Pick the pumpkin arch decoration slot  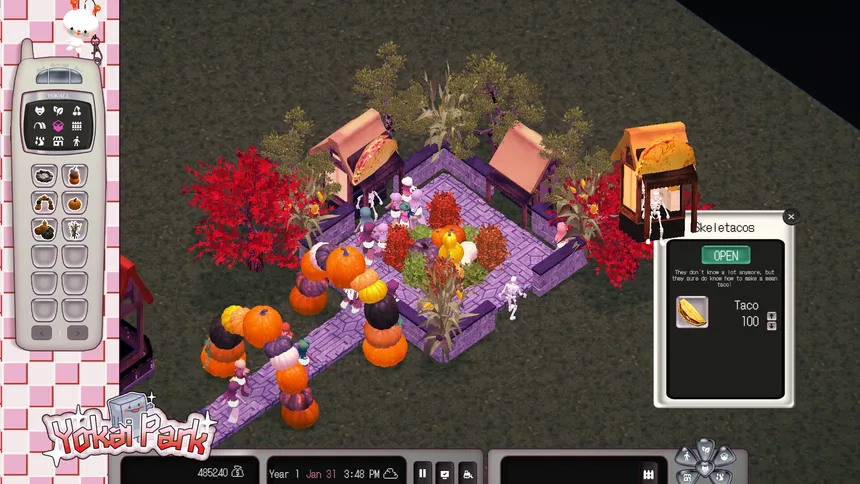45,203
